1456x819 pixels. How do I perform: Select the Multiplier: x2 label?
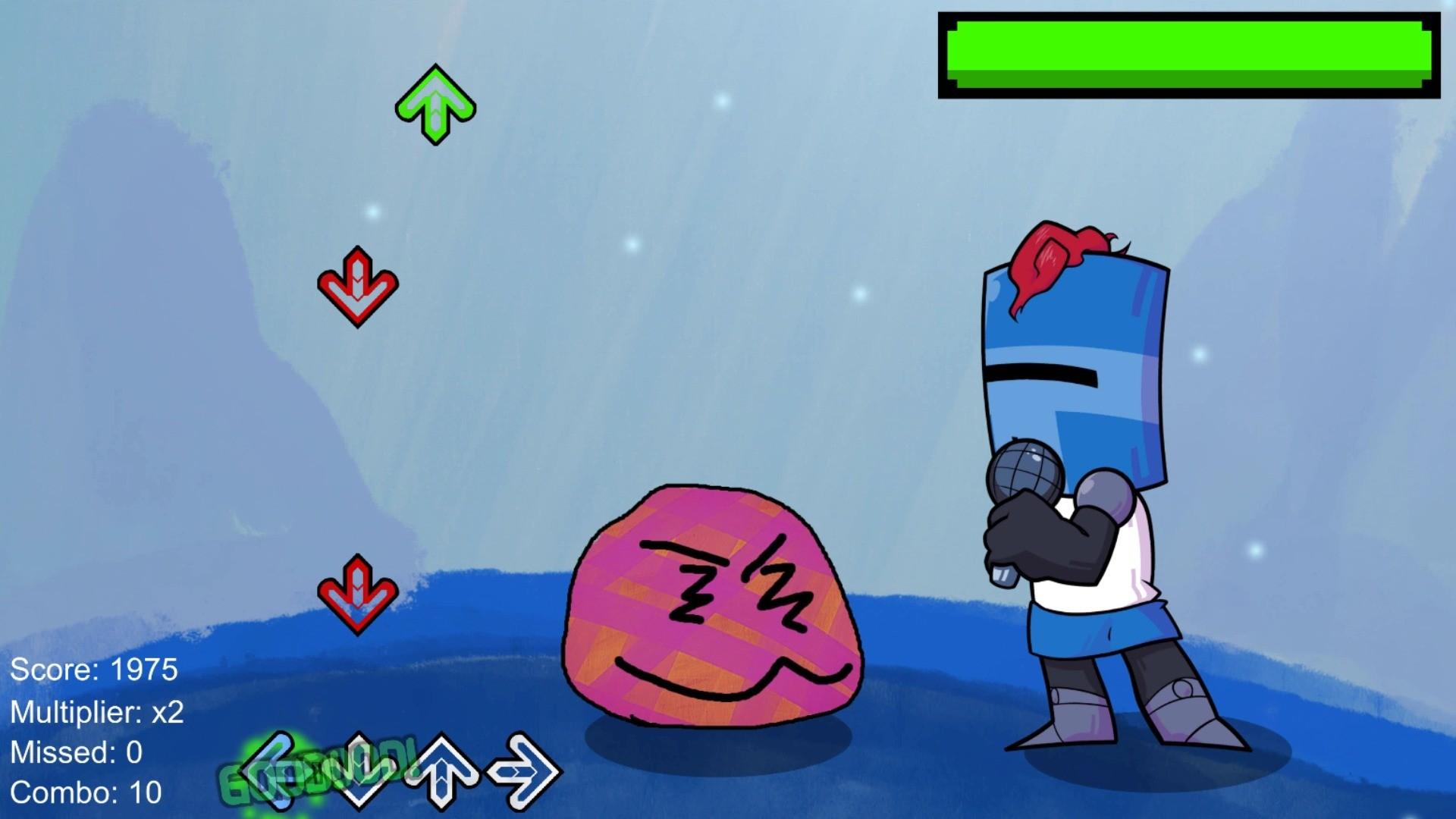click(99, 711)
